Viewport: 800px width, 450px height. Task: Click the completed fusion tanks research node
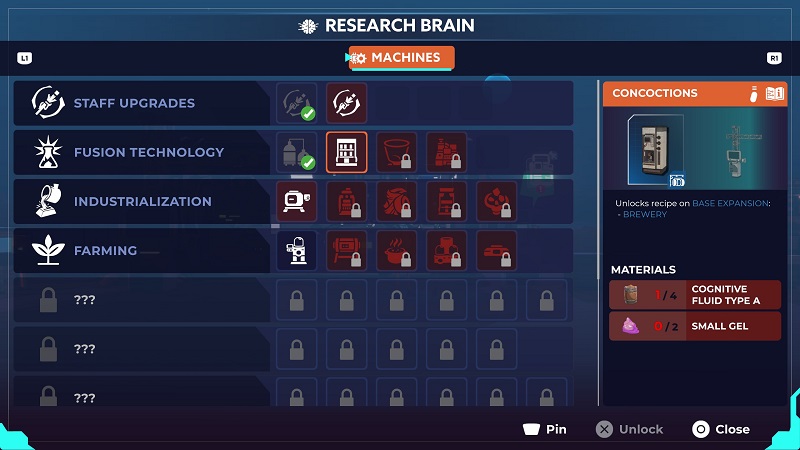296,152
